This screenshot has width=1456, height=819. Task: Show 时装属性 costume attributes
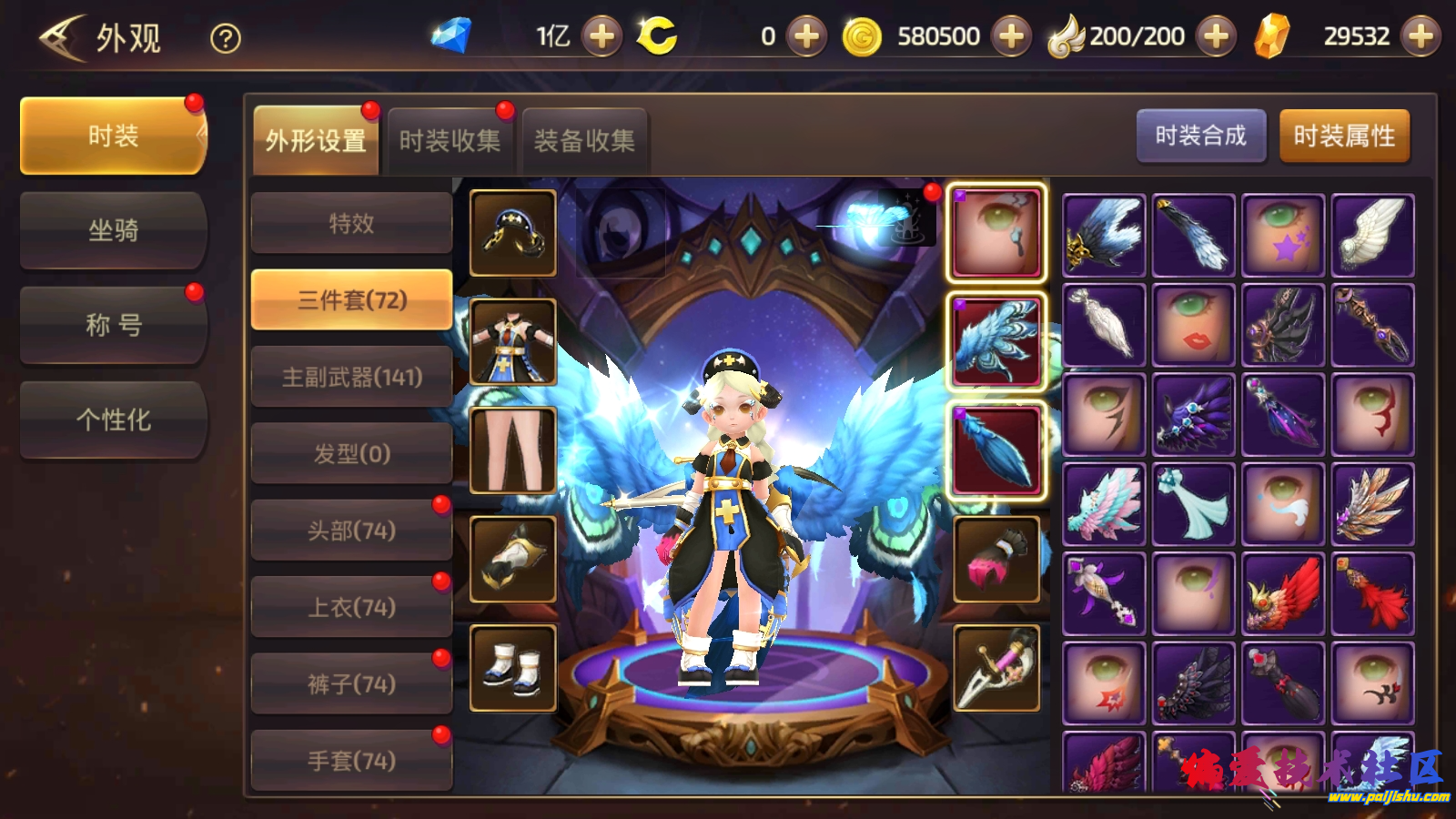coord(1344,136)
